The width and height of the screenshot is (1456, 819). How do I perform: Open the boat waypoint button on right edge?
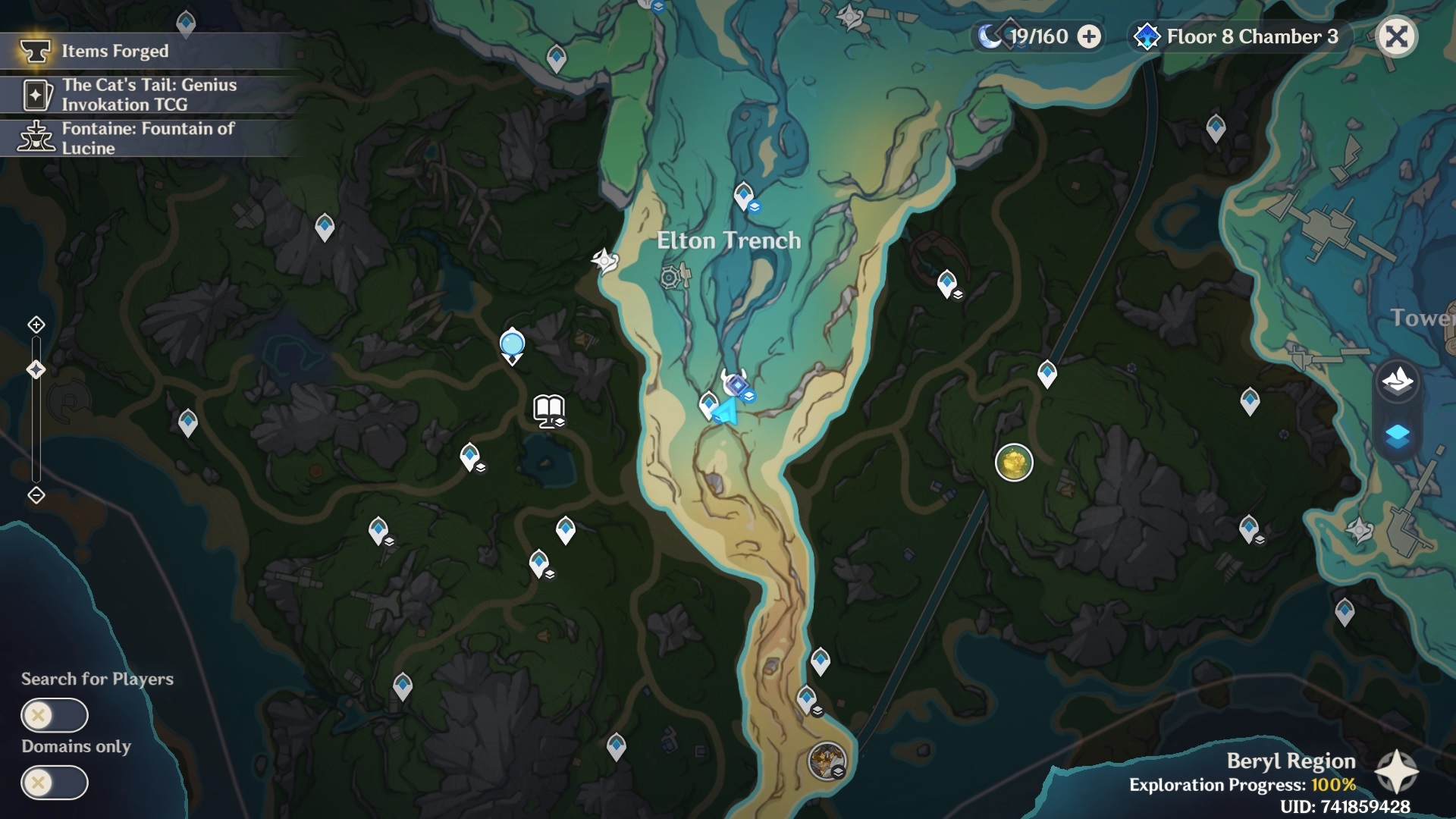(x=1397, y=378)
